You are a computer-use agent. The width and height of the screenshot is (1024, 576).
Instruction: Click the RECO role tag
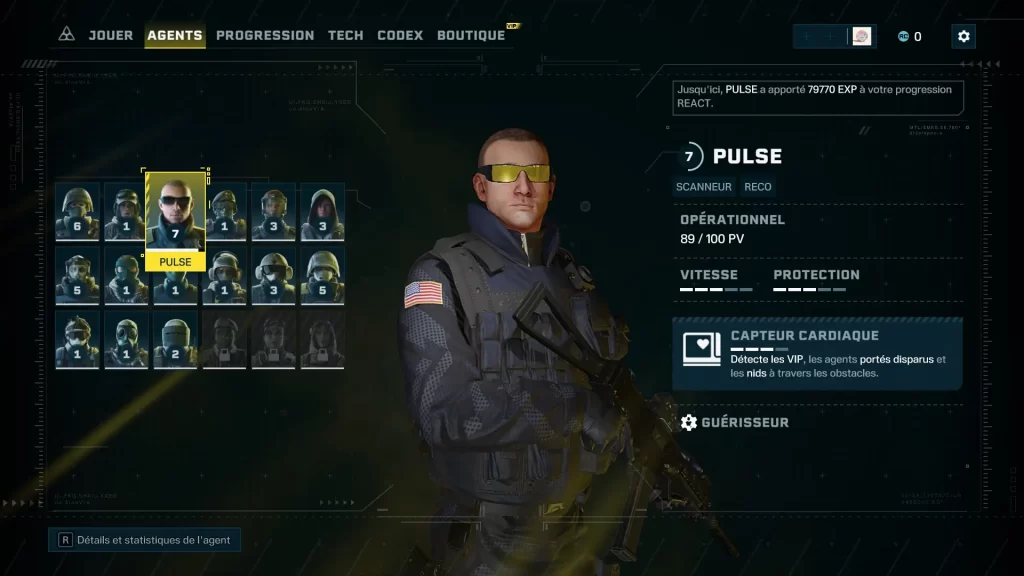tap(758, 186)
